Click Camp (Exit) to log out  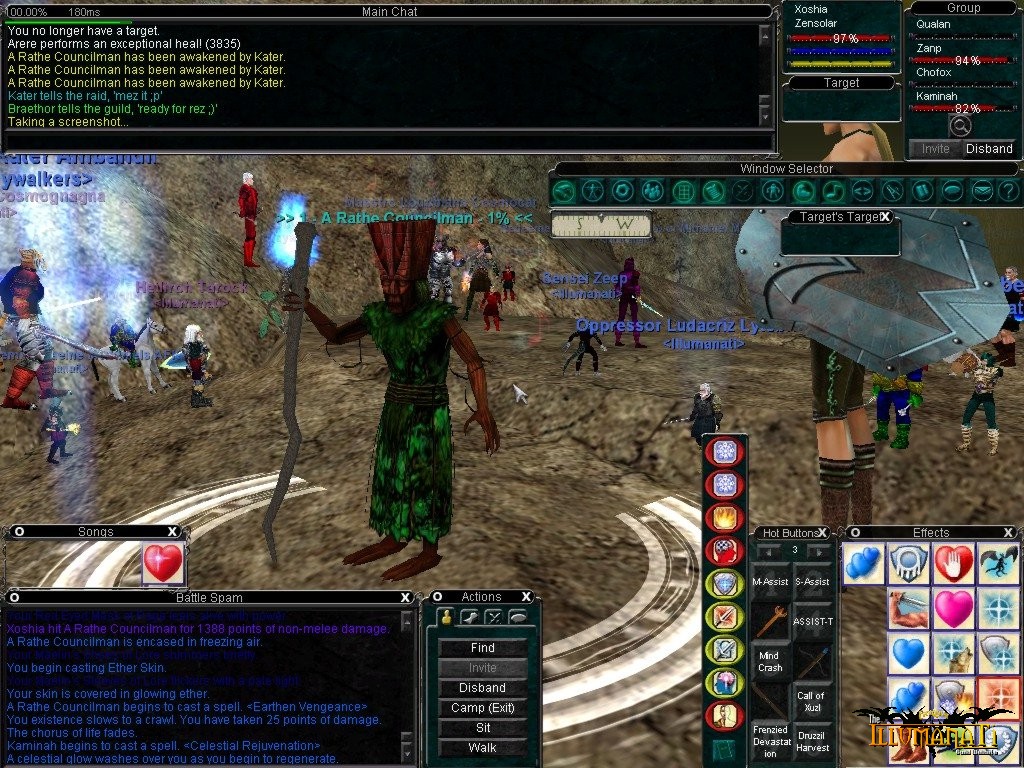point(482,708)
